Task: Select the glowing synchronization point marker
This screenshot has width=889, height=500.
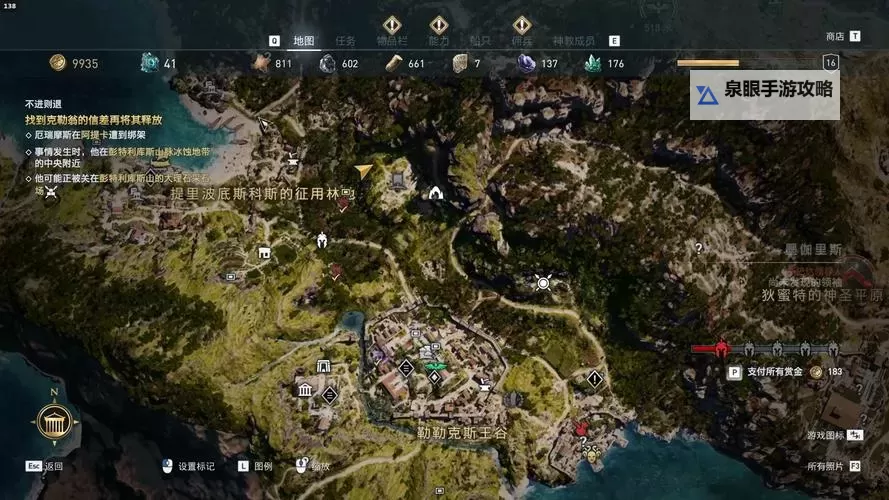Action: tap(544, 283)
